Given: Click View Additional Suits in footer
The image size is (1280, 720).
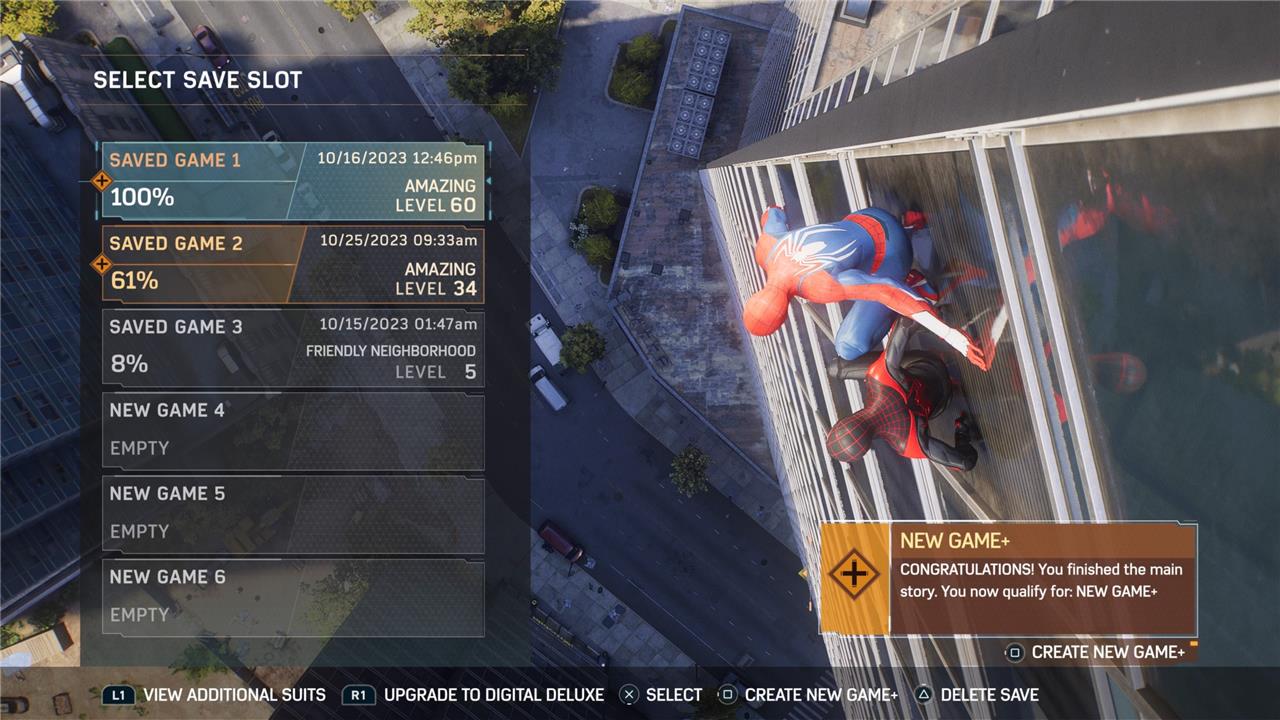Looking at the screenshot, I should (215, 695).
